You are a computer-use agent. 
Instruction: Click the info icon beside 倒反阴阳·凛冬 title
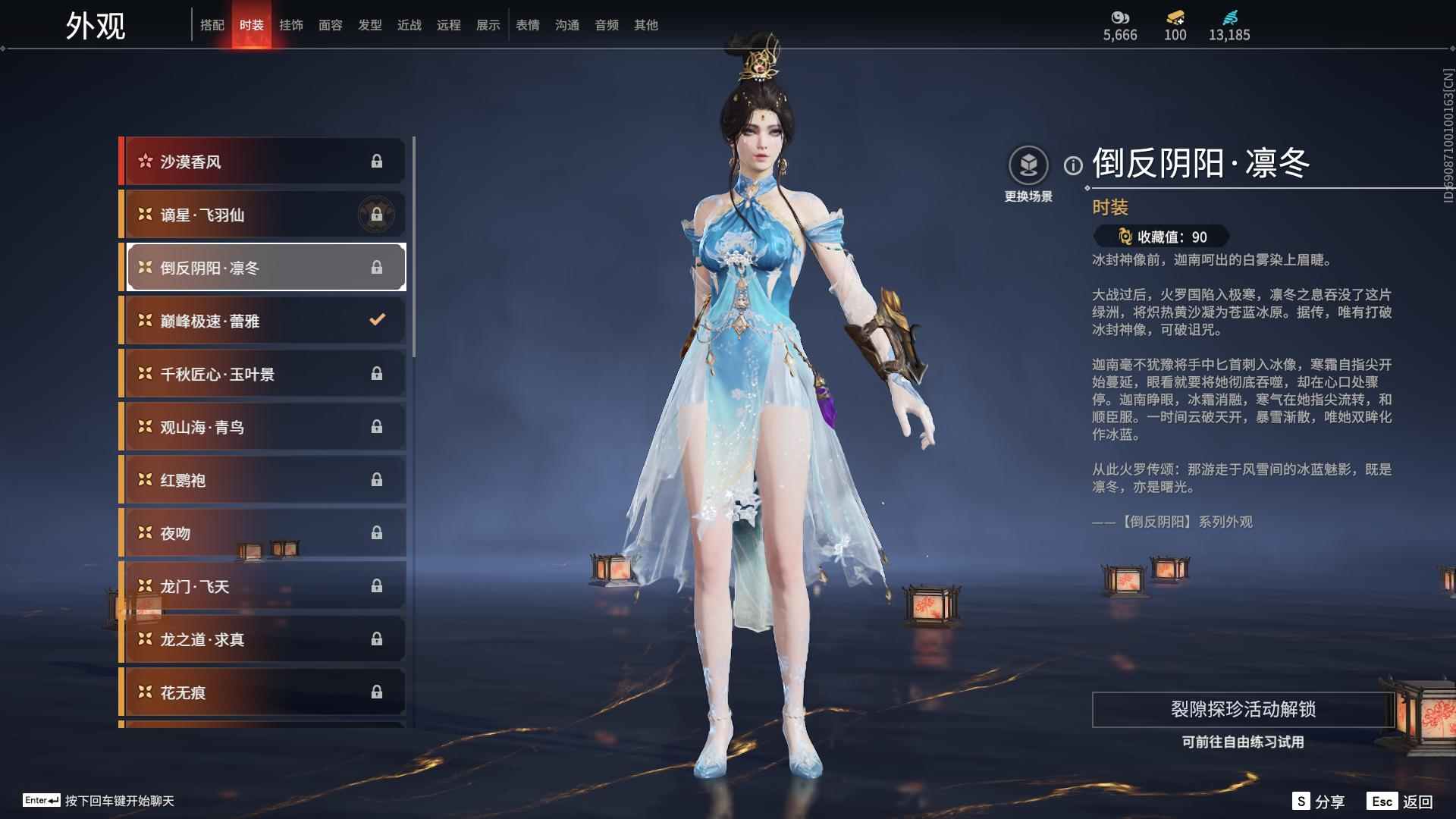coord(1072,164)
